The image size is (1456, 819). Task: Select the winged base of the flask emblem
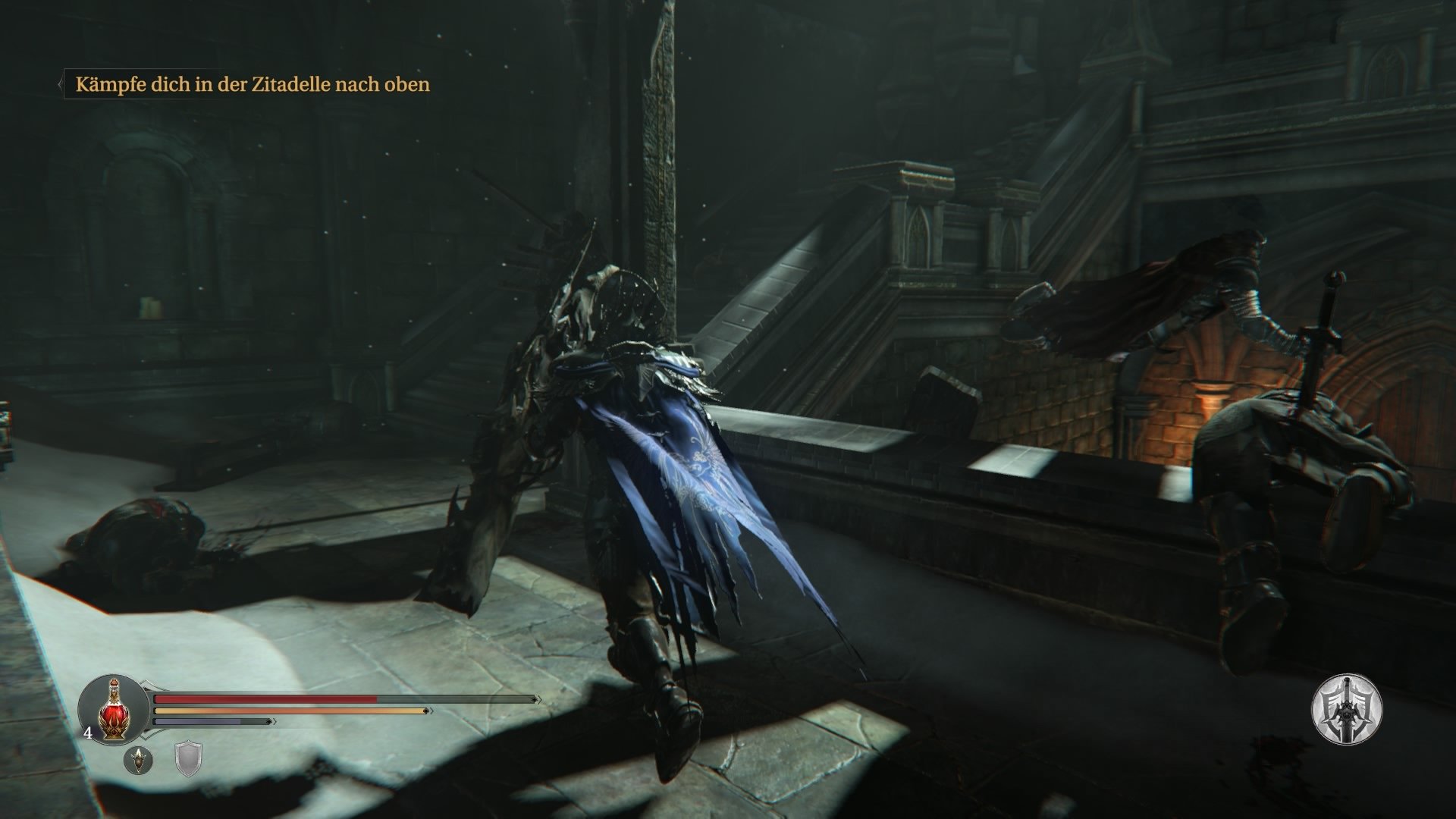point(113,730)
